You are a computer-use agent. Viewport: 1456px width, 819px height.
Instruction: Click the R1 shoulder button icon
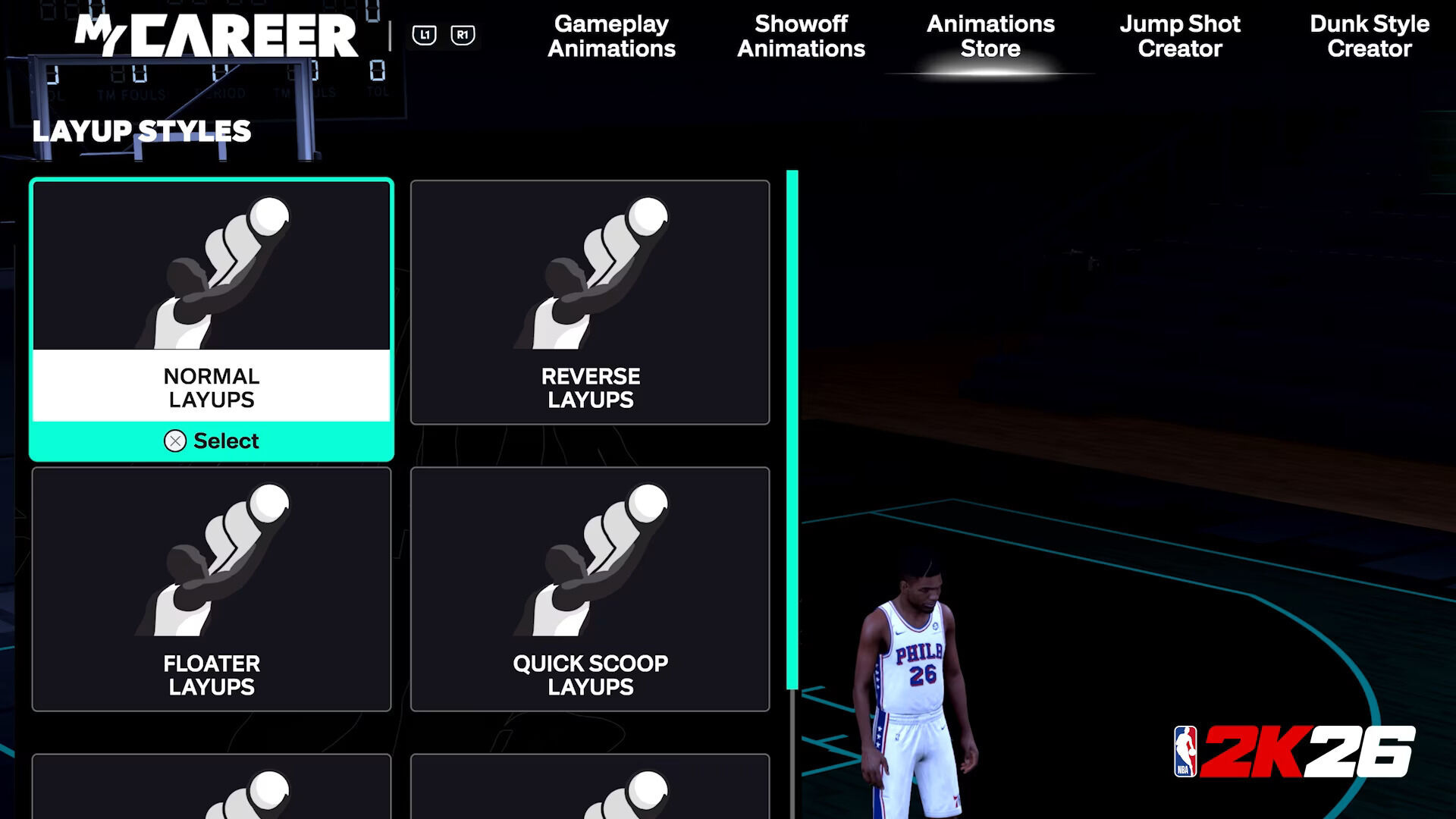(x=463, y=33)
